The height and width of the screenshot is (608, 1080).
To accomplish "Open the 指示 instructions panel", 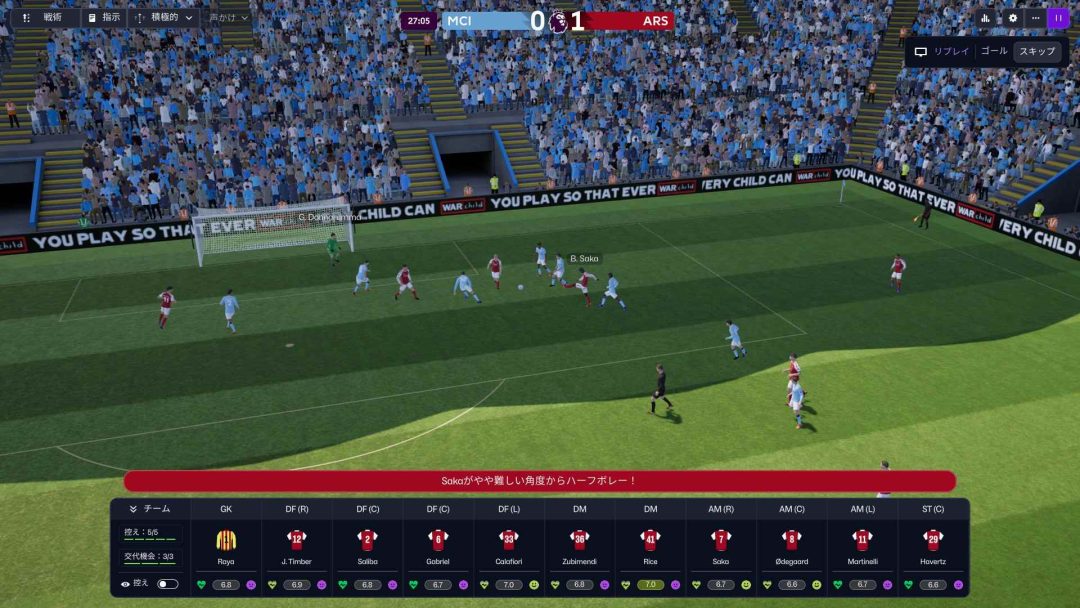I will (103, 18).
